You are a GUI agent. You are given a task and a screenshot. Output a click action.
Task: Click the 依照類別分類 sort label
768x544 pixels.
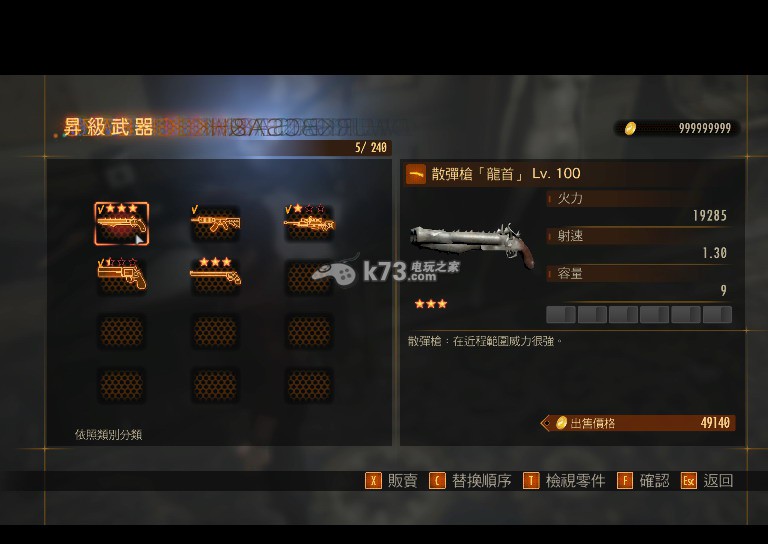[108, 435]
